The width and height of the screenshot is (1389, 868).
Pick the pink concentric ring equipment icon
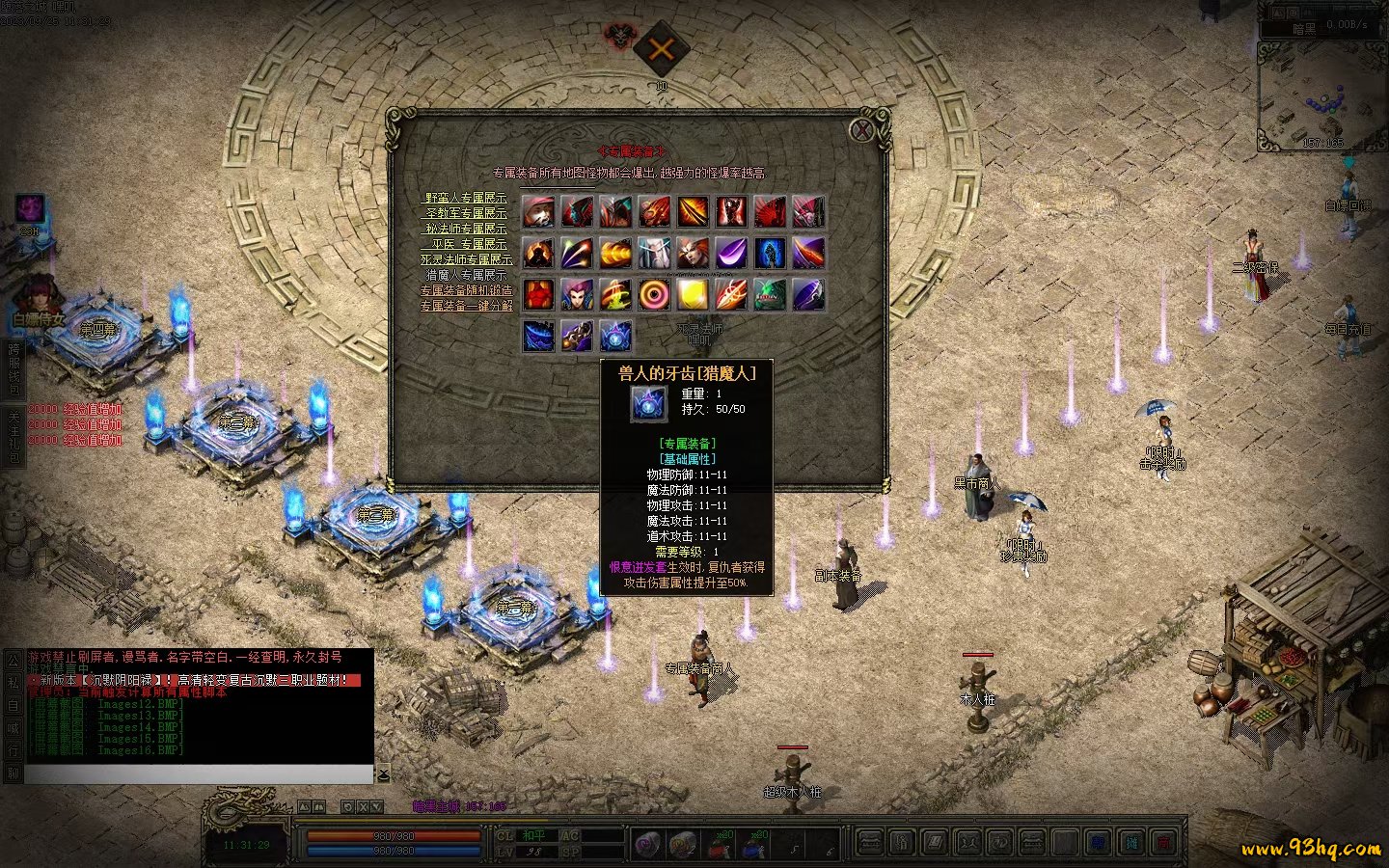coord(654,294)
